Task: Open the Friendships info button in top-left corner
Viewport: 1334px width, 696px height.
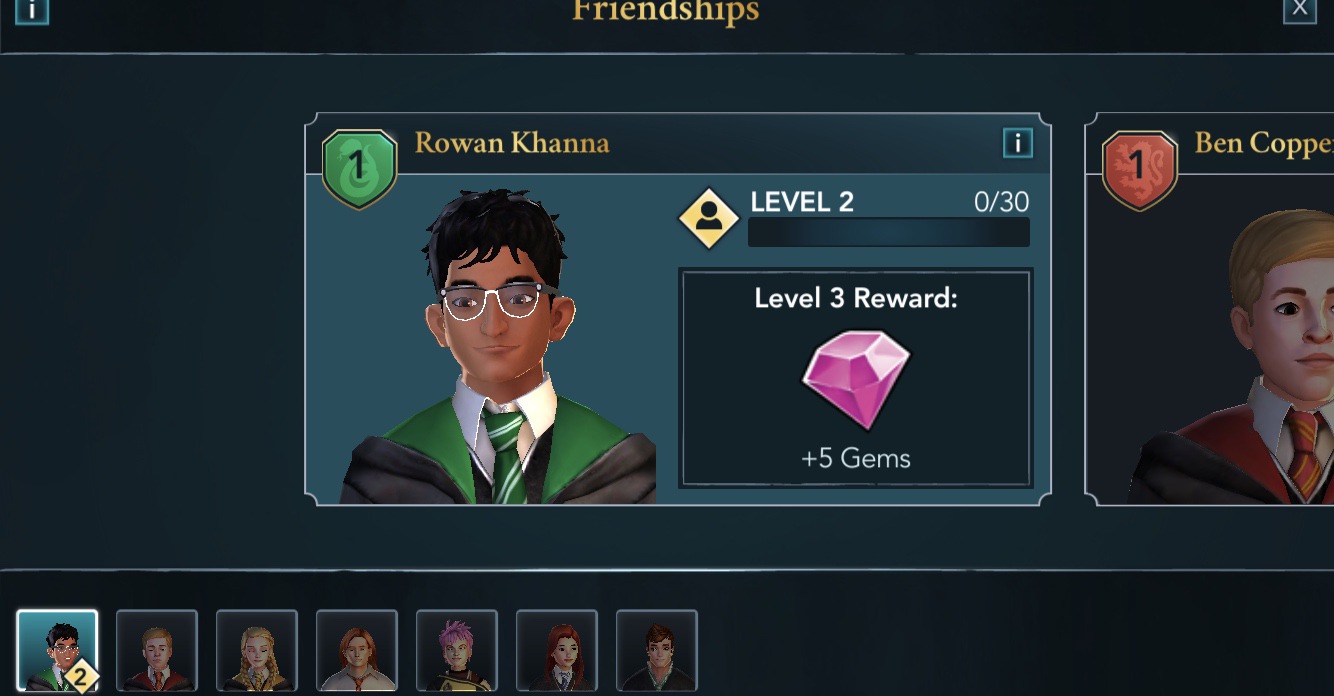Action: (x=32, y=9)
